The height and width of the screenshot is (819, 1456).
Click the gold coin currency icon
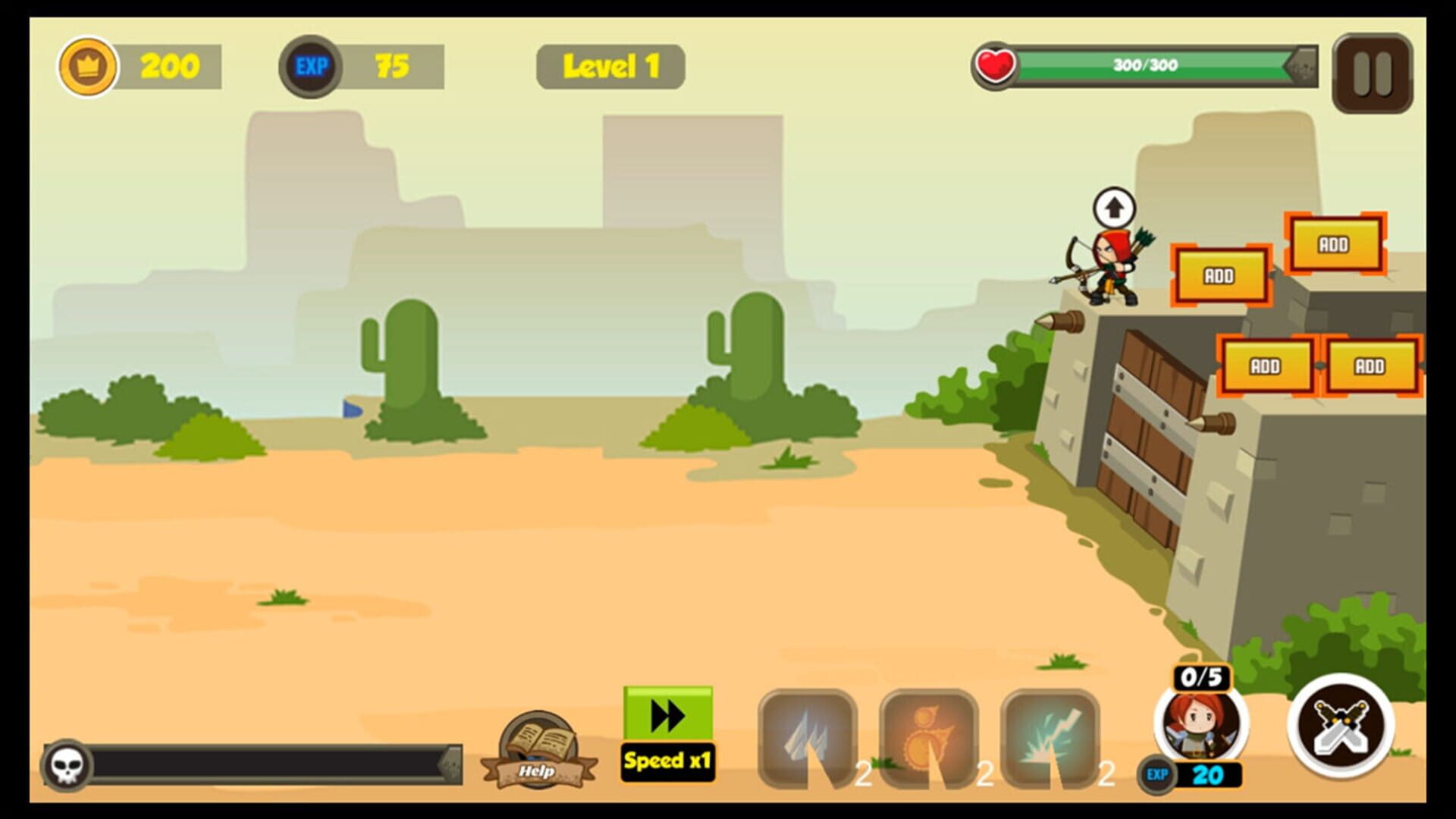click(x=89, y=66)
